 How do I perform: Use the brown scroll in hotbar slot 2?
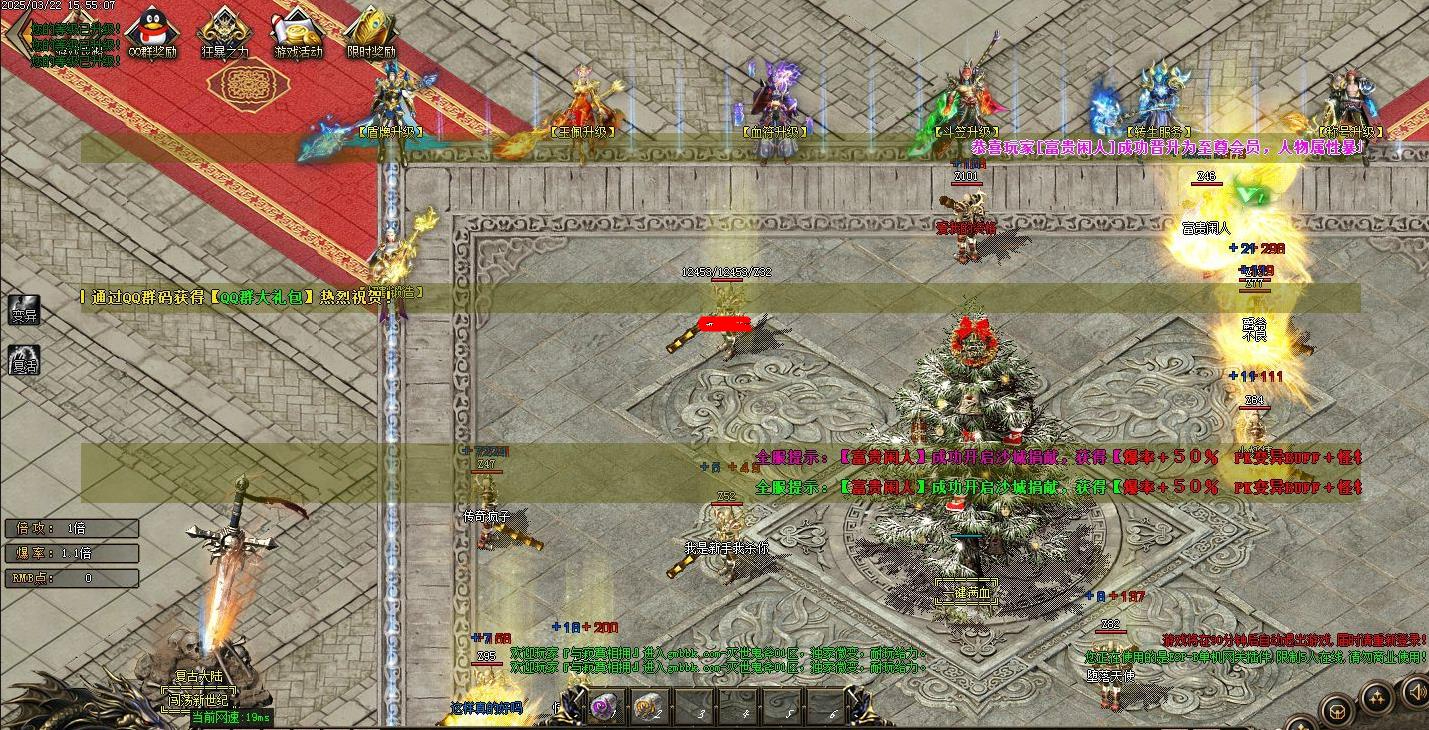(648, 707)
